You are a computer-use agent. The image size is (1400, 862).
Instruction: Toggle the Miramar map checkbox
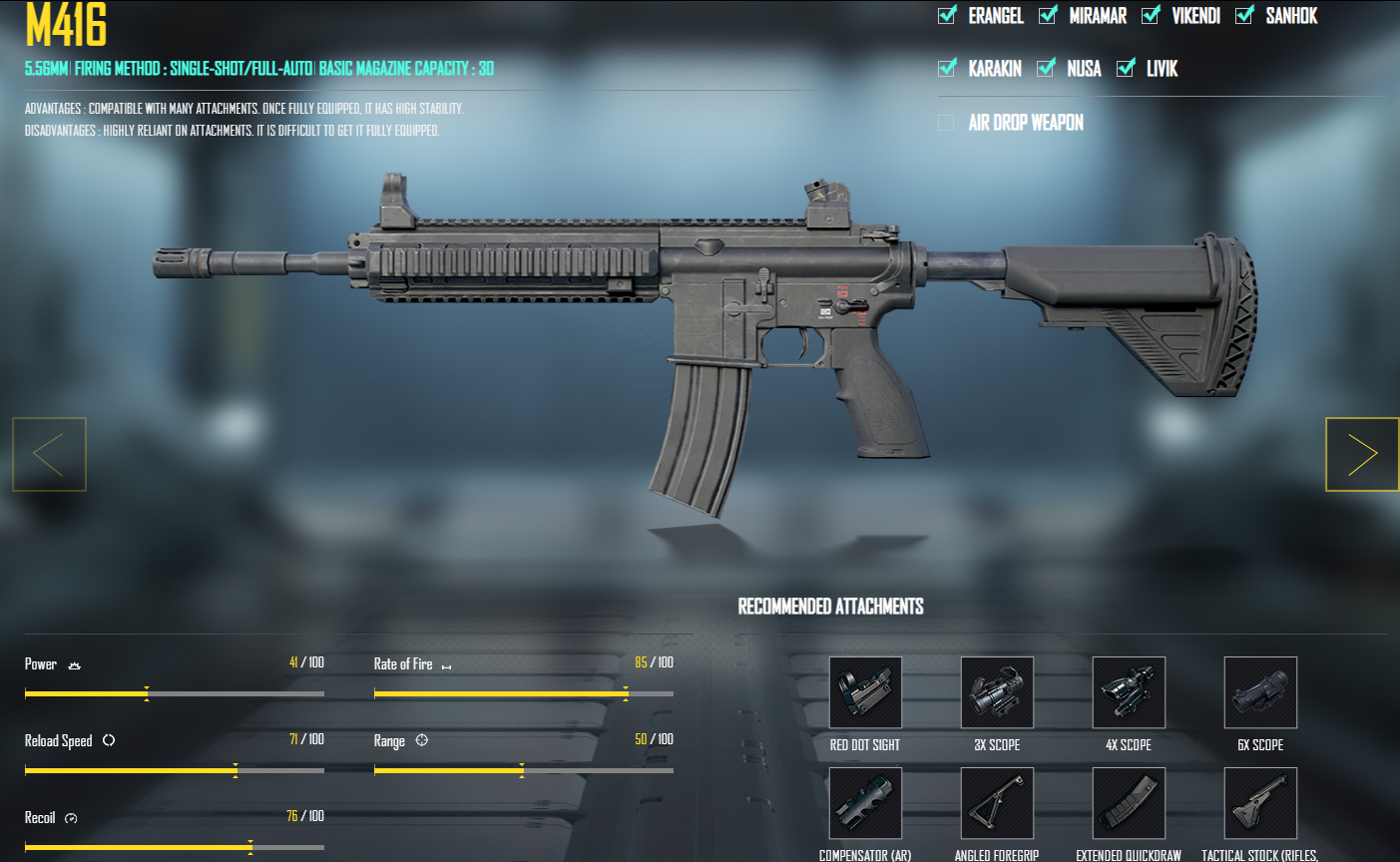(1047, 15)
